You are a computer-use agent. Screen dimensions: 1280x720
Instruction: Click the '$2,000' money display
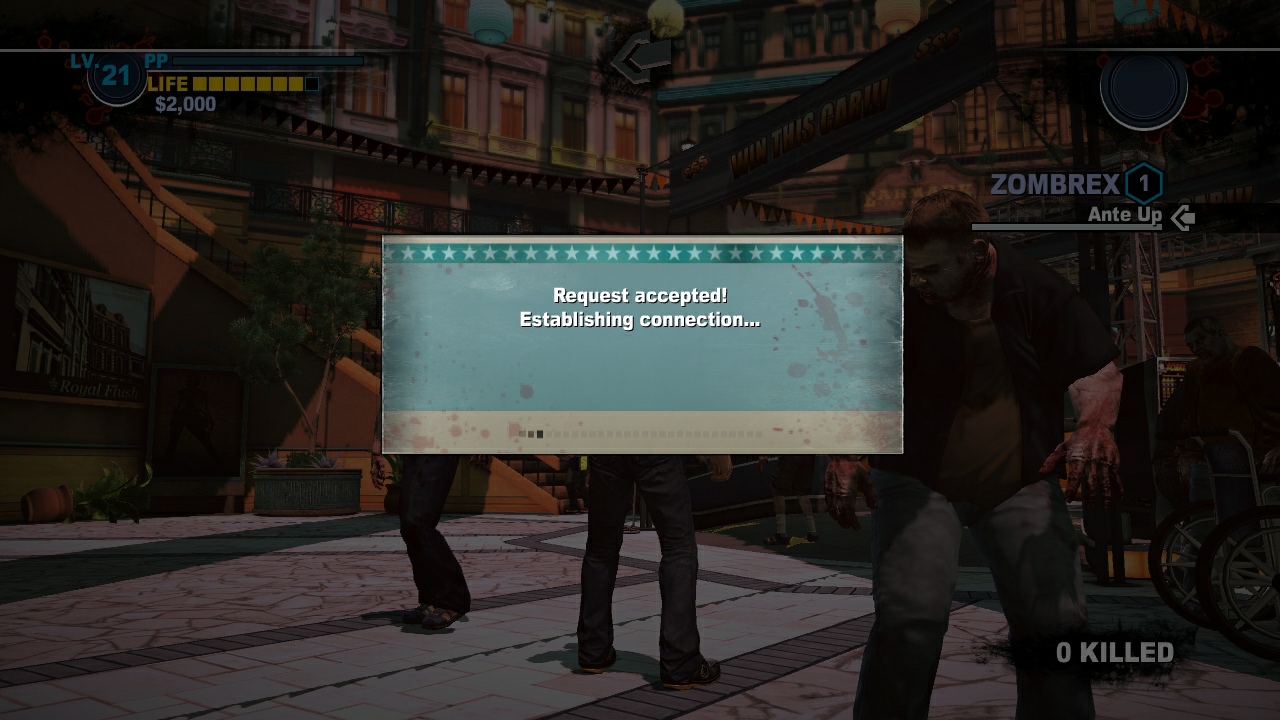pyautogui.click(x=185, y=102)
